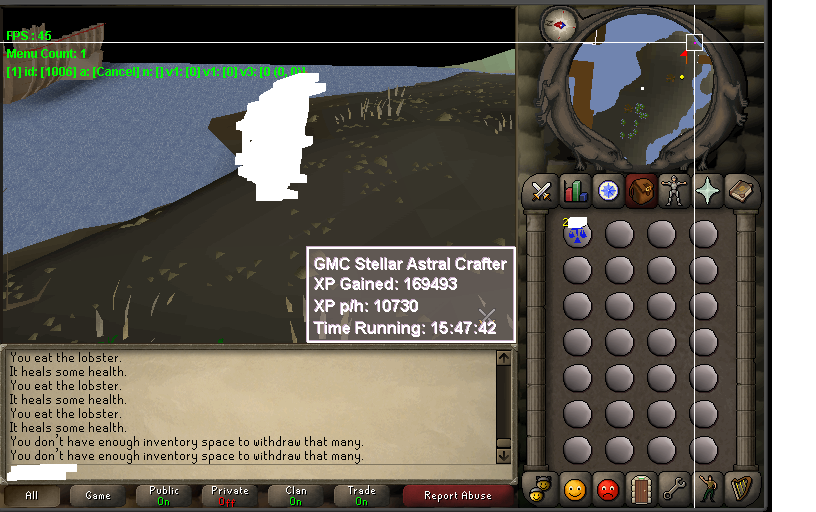Open the Ignore List red face tab
This screenshot has width=816, height=512.
[x=608, y=489]
